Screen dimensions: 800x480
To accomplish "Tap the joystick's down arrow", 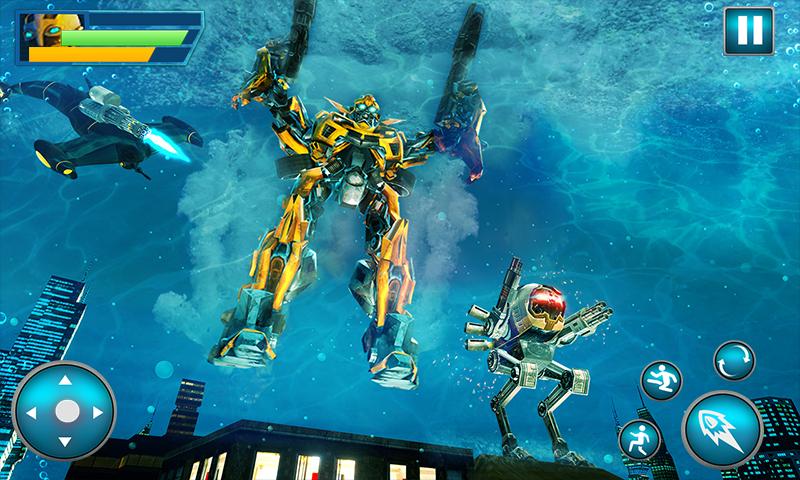I will (x=66, y=441).
